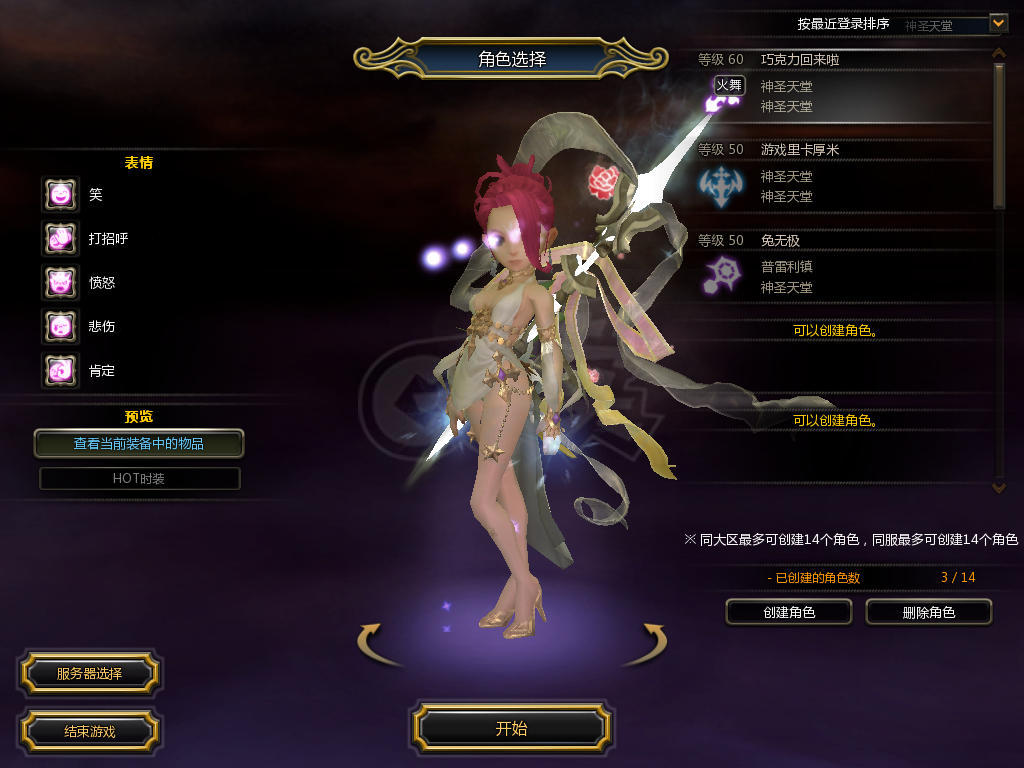The height and width of the screenshot is (768, 1024).
Task: Show the 愤怒 angry expression
Action: tap(60, 283)
